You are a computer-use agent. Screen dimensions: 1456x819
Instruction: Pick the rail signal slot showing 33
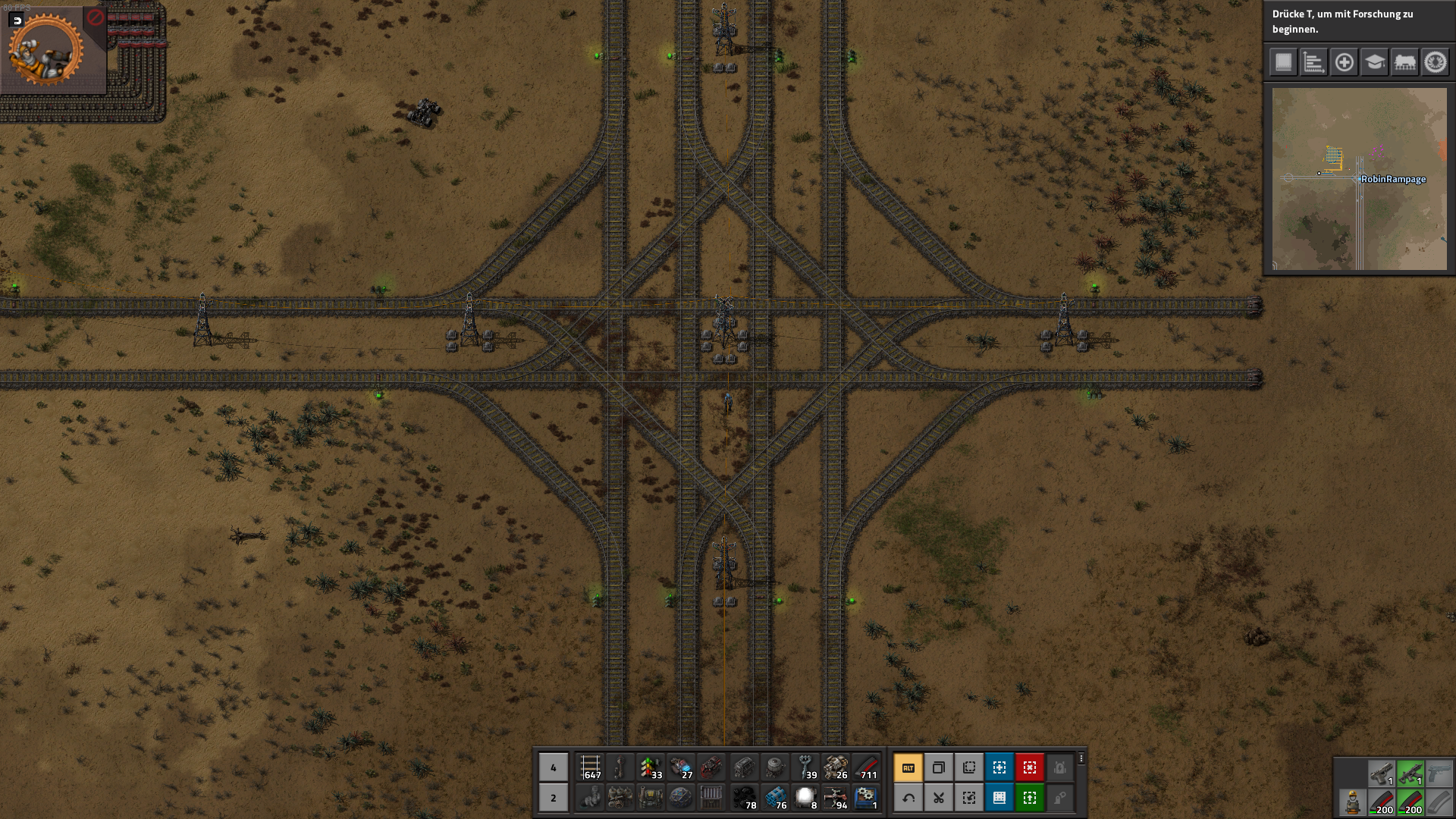click(651, 767)
